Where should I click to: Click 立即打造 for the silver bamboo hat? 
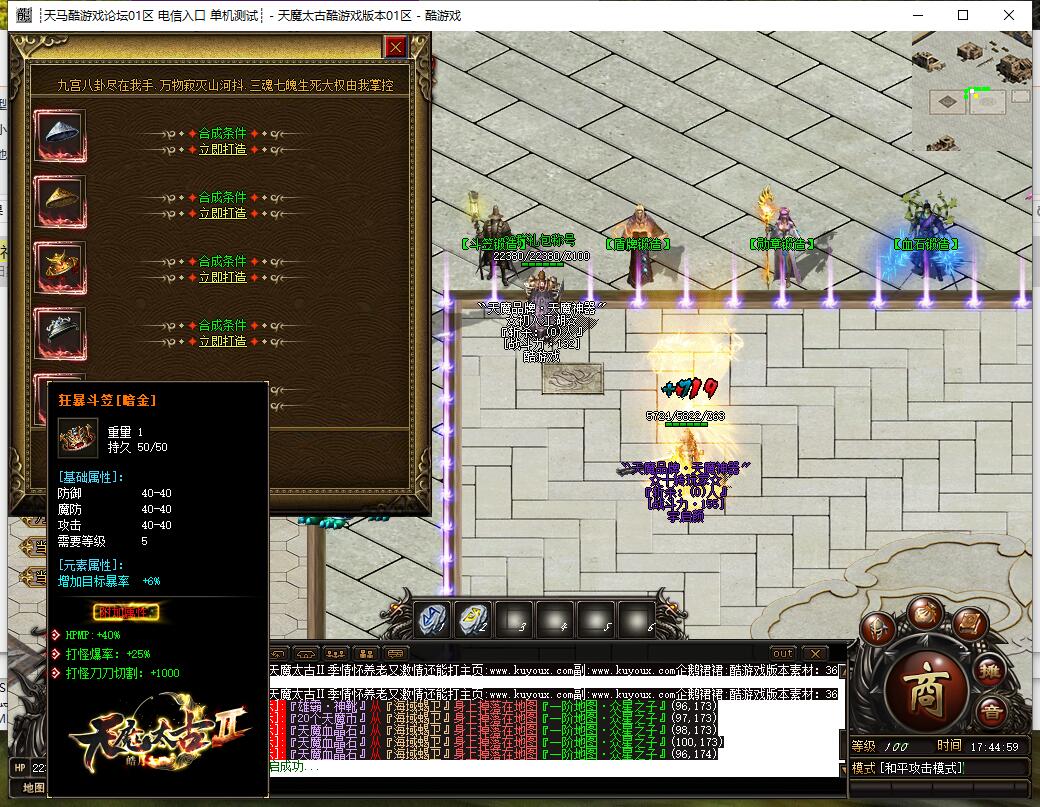click(x=222, y=149)
